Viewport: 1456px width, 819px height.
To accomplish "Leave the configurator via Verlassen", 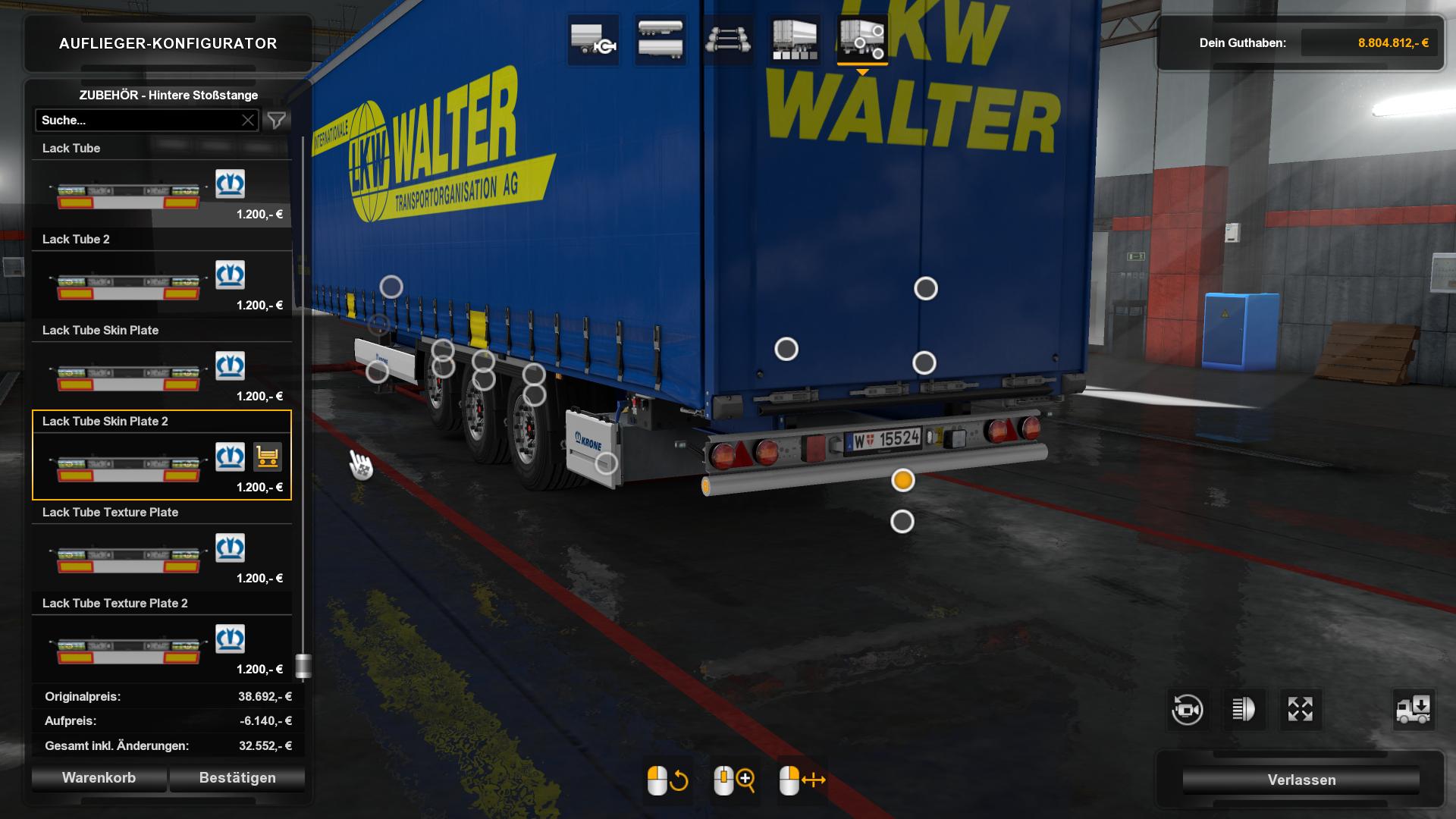I will click(x=1301, y=780).
